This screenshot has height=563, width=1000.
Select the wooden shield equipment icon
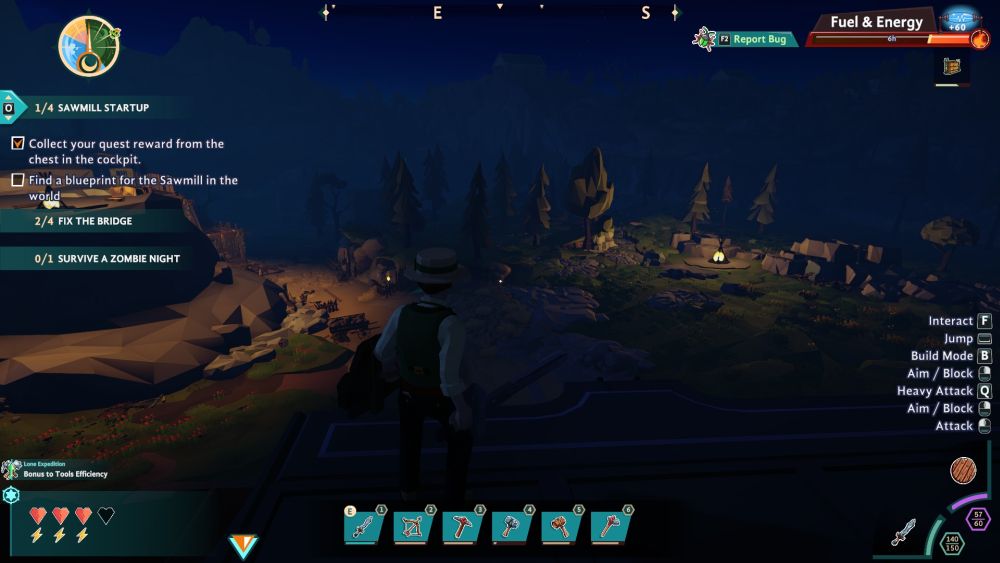pos(963,471)
